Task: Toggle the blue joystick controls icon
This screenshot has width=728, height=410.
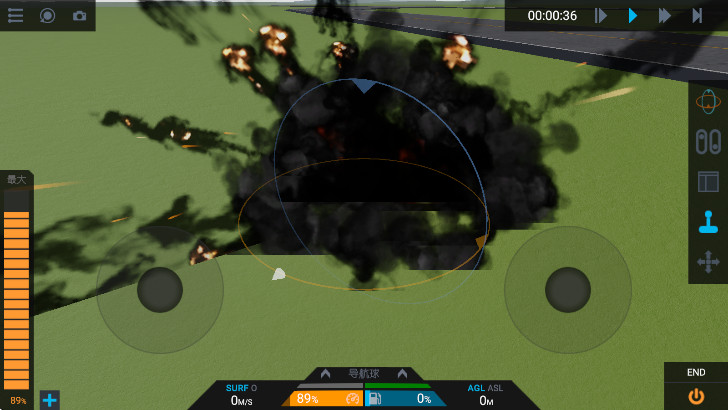Action: [708, 222]
